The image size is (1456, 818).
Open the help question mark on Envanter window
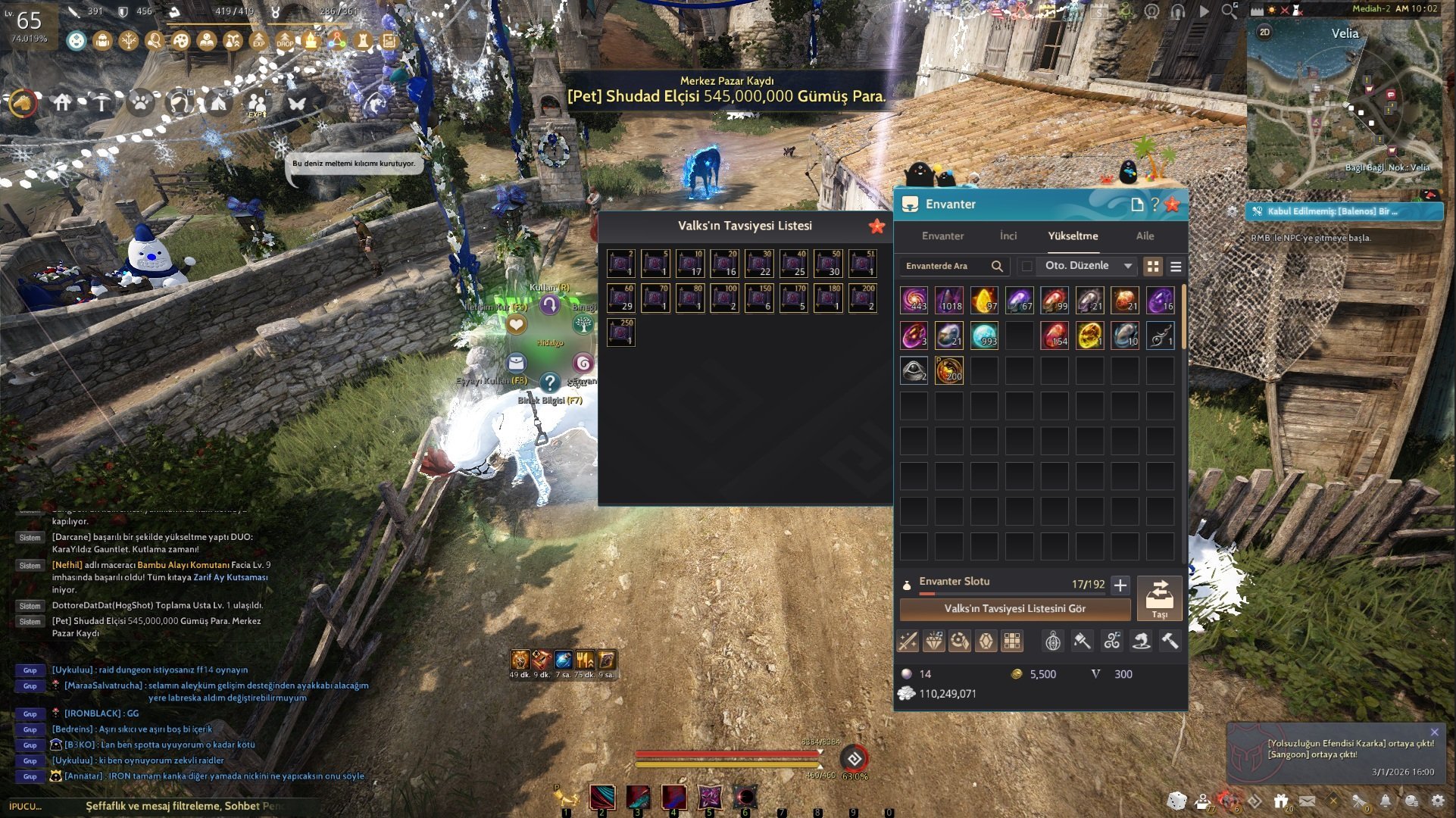[x=1154, y=203]
